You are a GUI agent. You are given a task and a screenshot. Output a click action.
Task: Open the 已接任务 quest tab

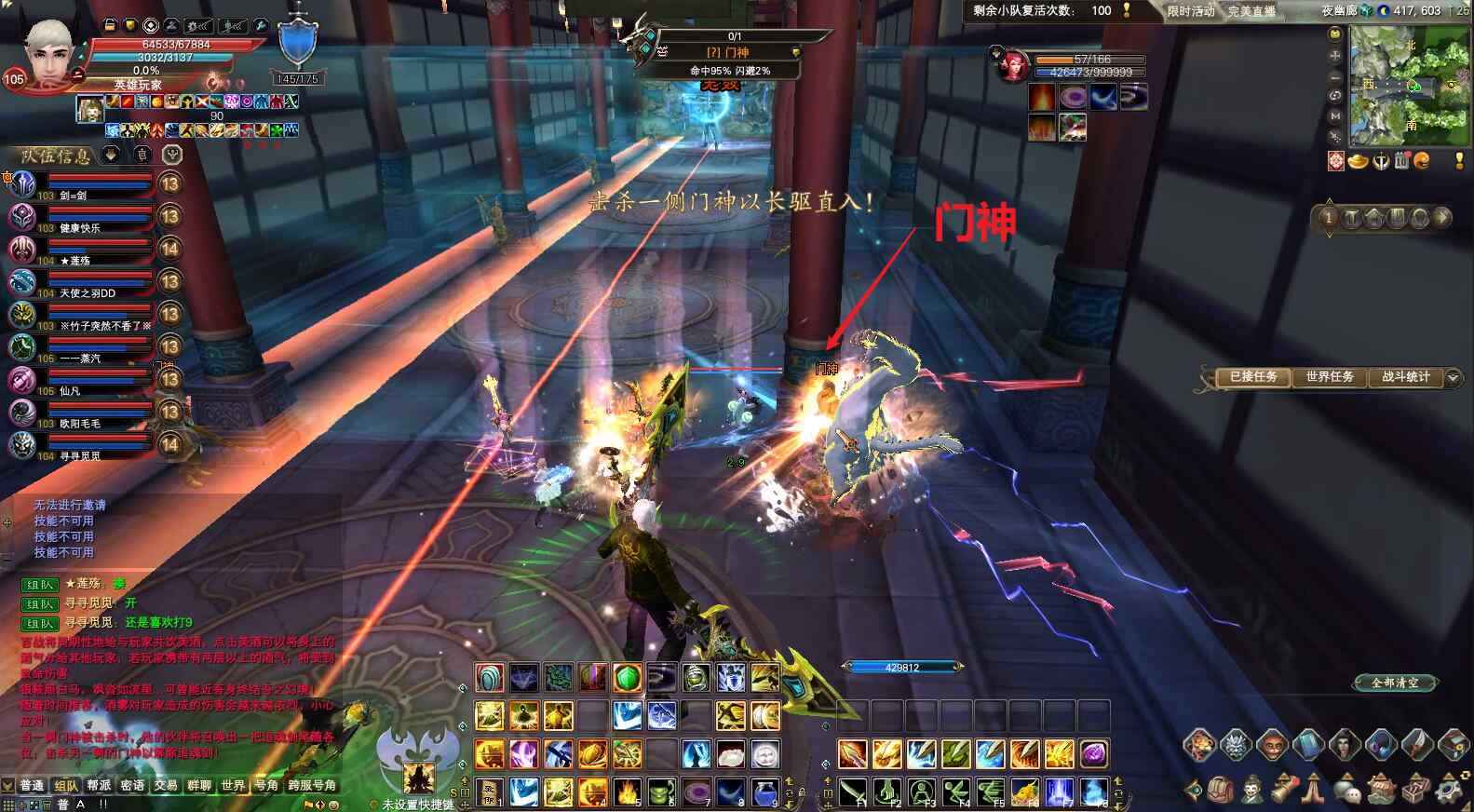[x=1252, y=377]
